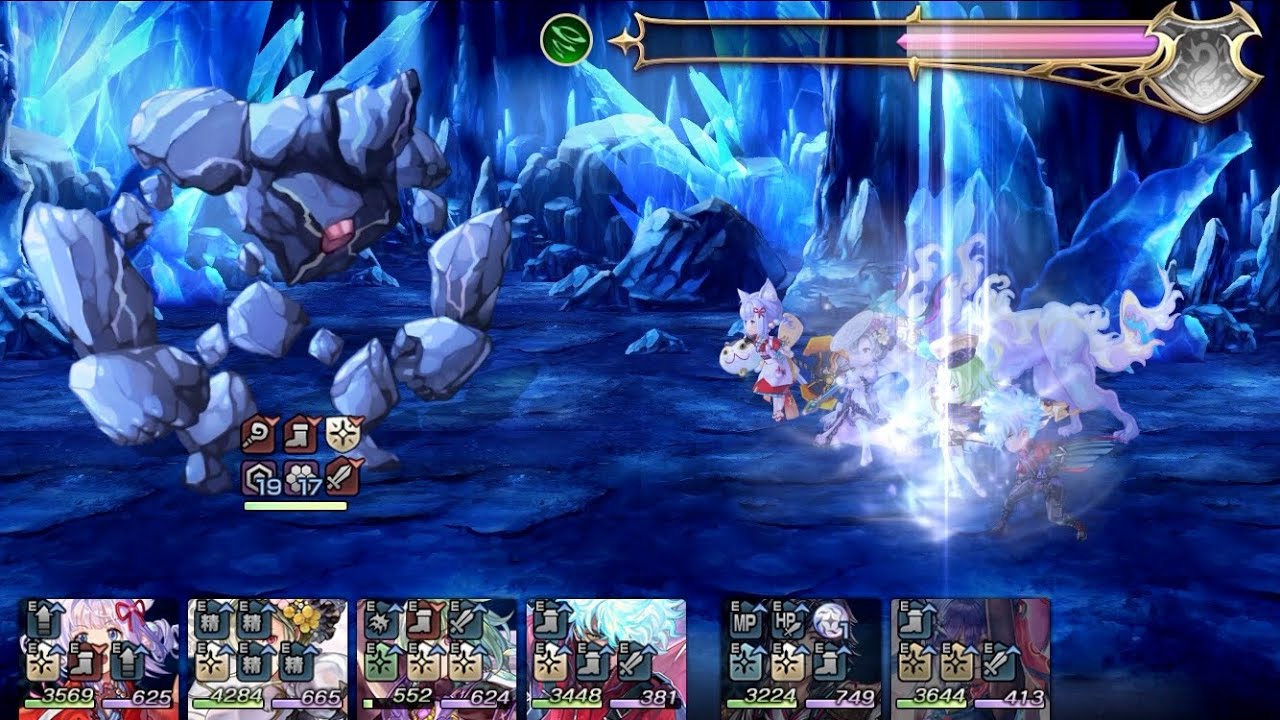Activate the silver shield emblem on the gauge
1280x720 pixels.
1203,62
